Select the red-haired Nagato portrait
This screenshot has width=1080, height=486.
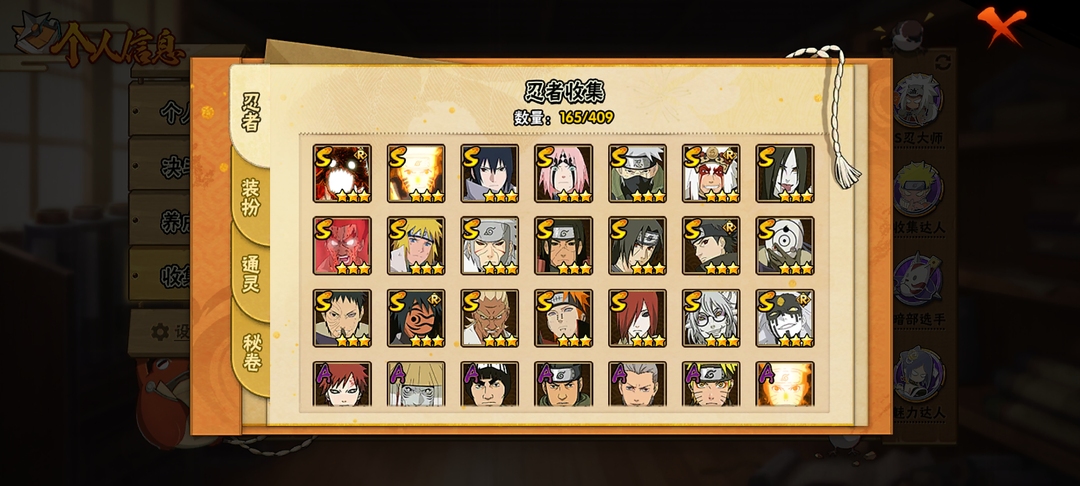[637, 318]
